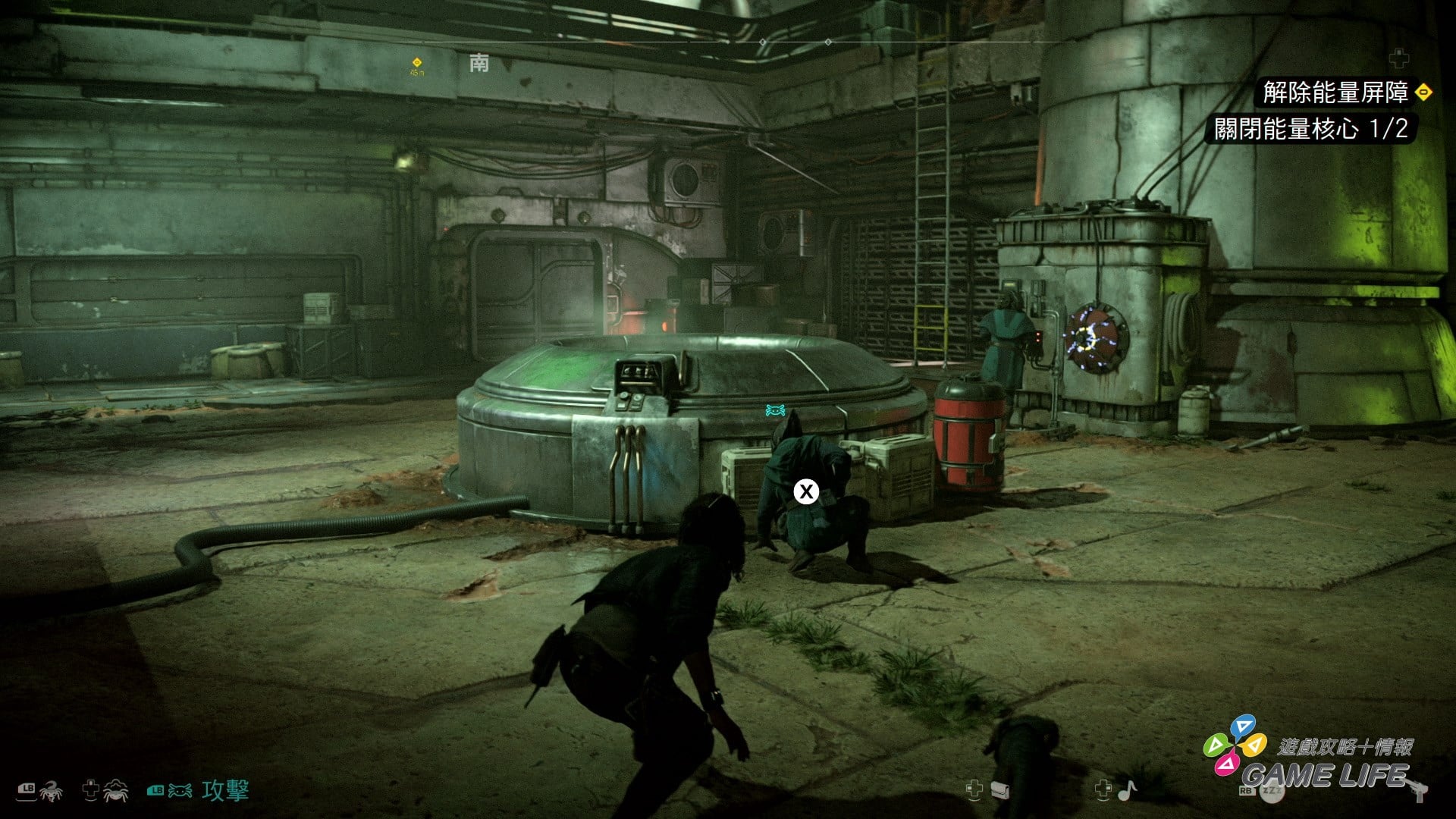
Task: Activate the Nix sense ability icon
Action: tap(115, 791)
